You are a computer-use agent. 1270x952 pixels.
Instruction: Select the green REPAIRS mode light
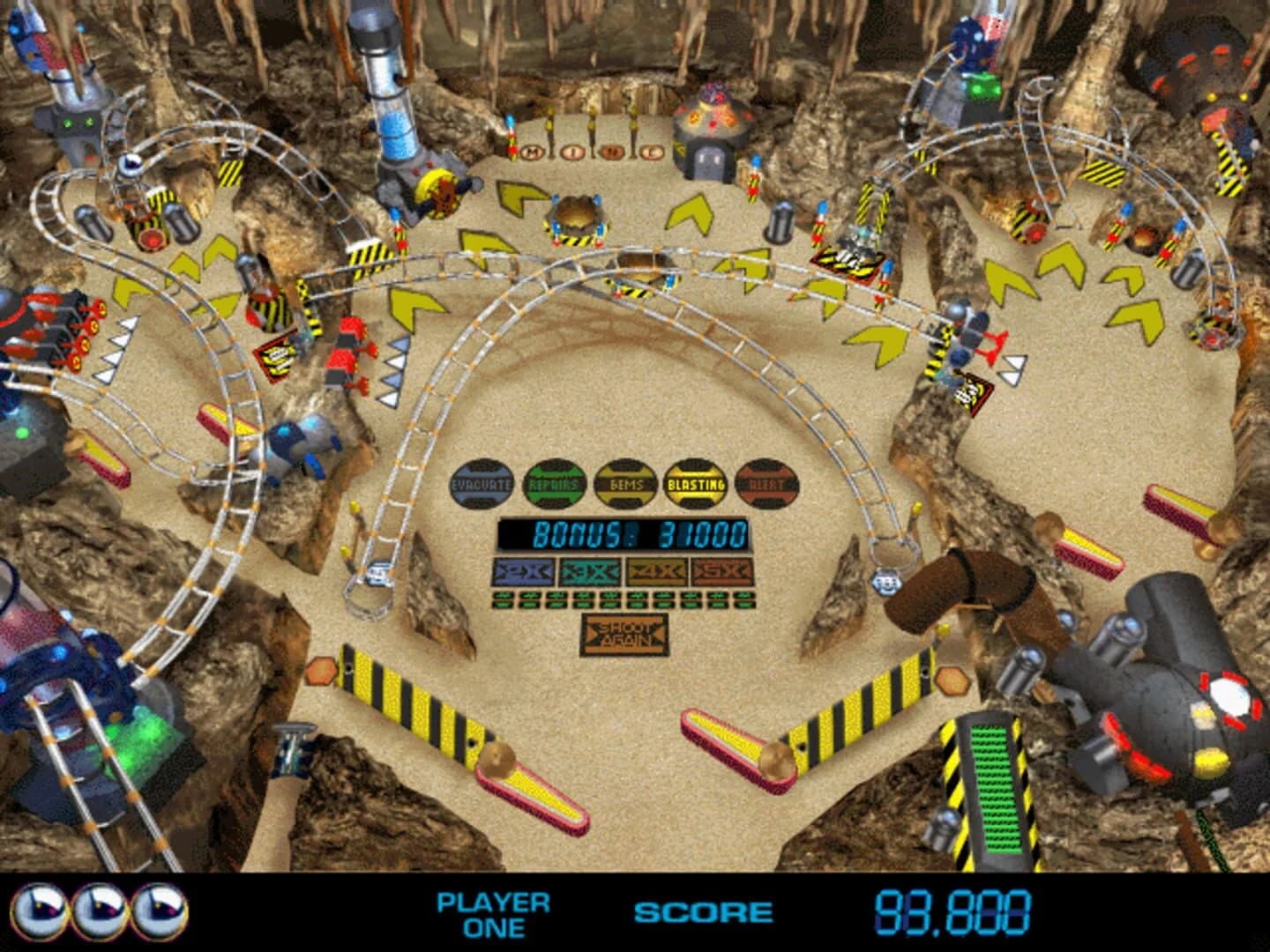[x=554, y=482]
